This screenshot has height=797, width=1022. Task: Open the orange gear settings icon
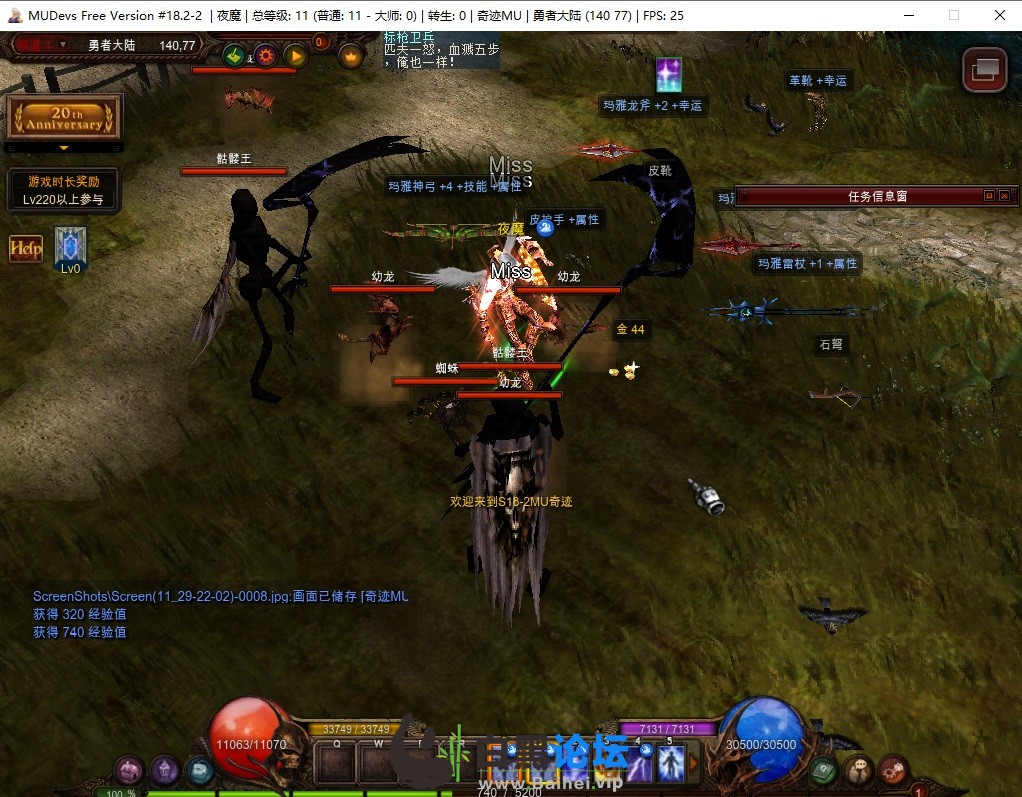(x=265, y=55)
